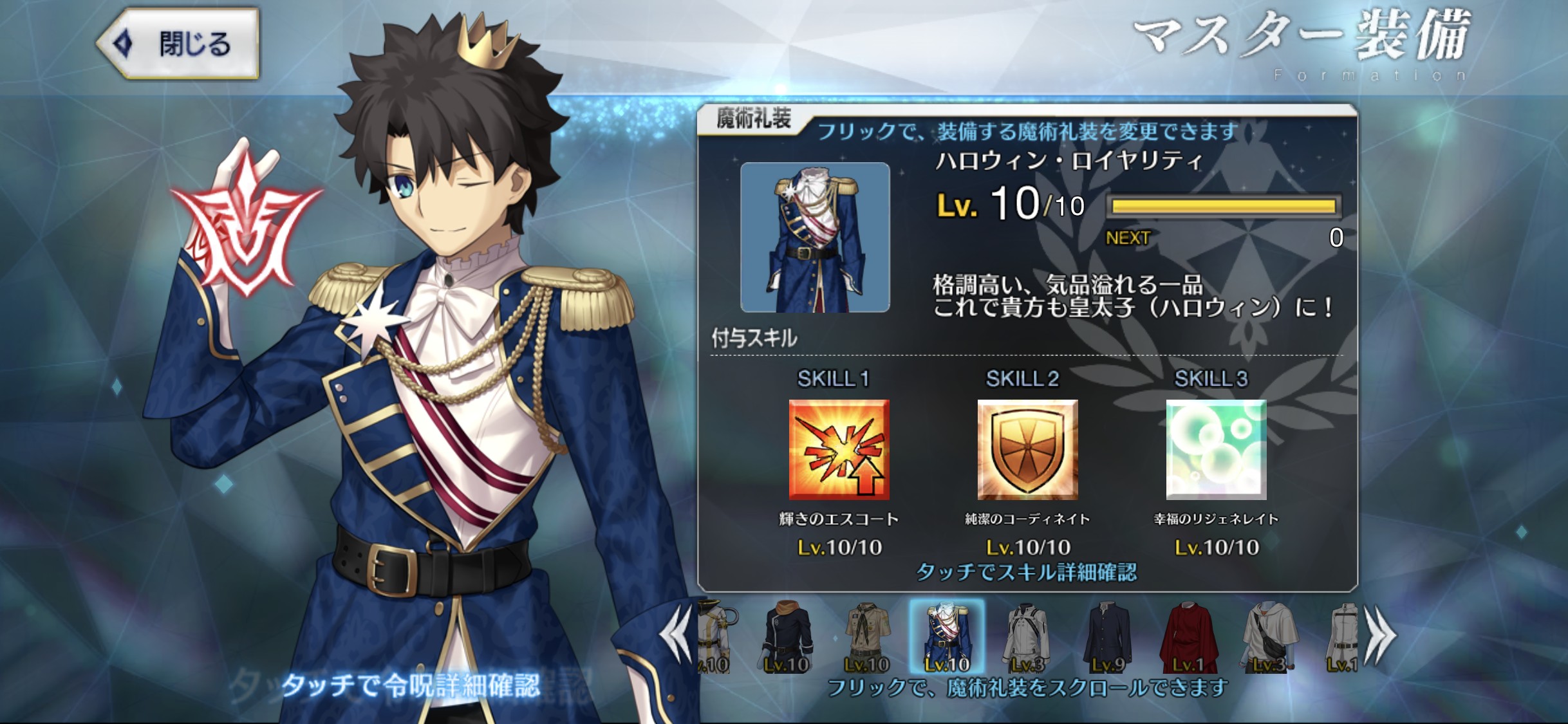The width and height of the screenshot is (1568, 724).
Task: Close the Master Equipment screen with 閉じる
Action: tap(178, 44)
